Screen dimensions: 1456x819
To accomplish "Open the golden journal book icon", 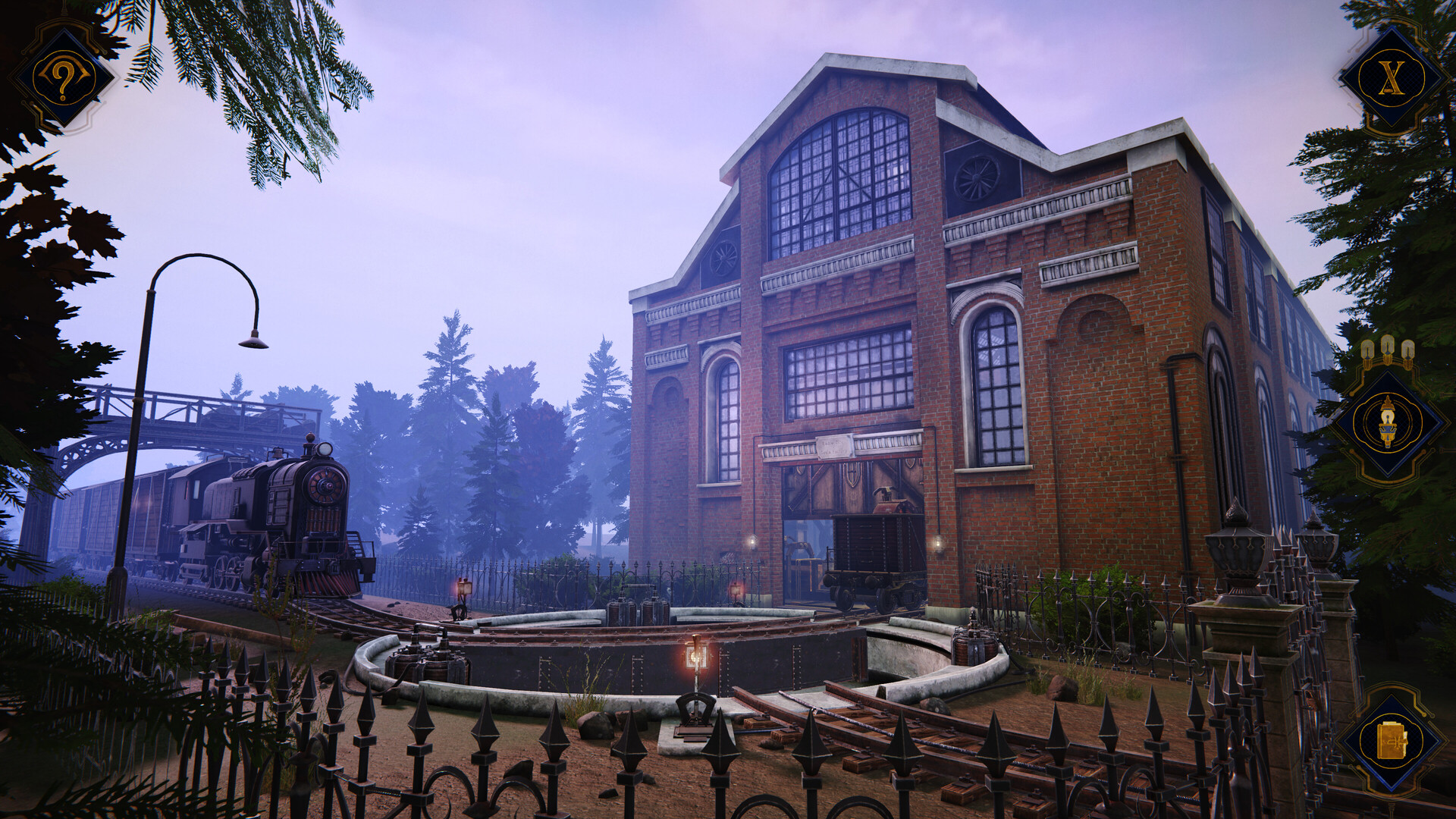I will click(1391, 741).
